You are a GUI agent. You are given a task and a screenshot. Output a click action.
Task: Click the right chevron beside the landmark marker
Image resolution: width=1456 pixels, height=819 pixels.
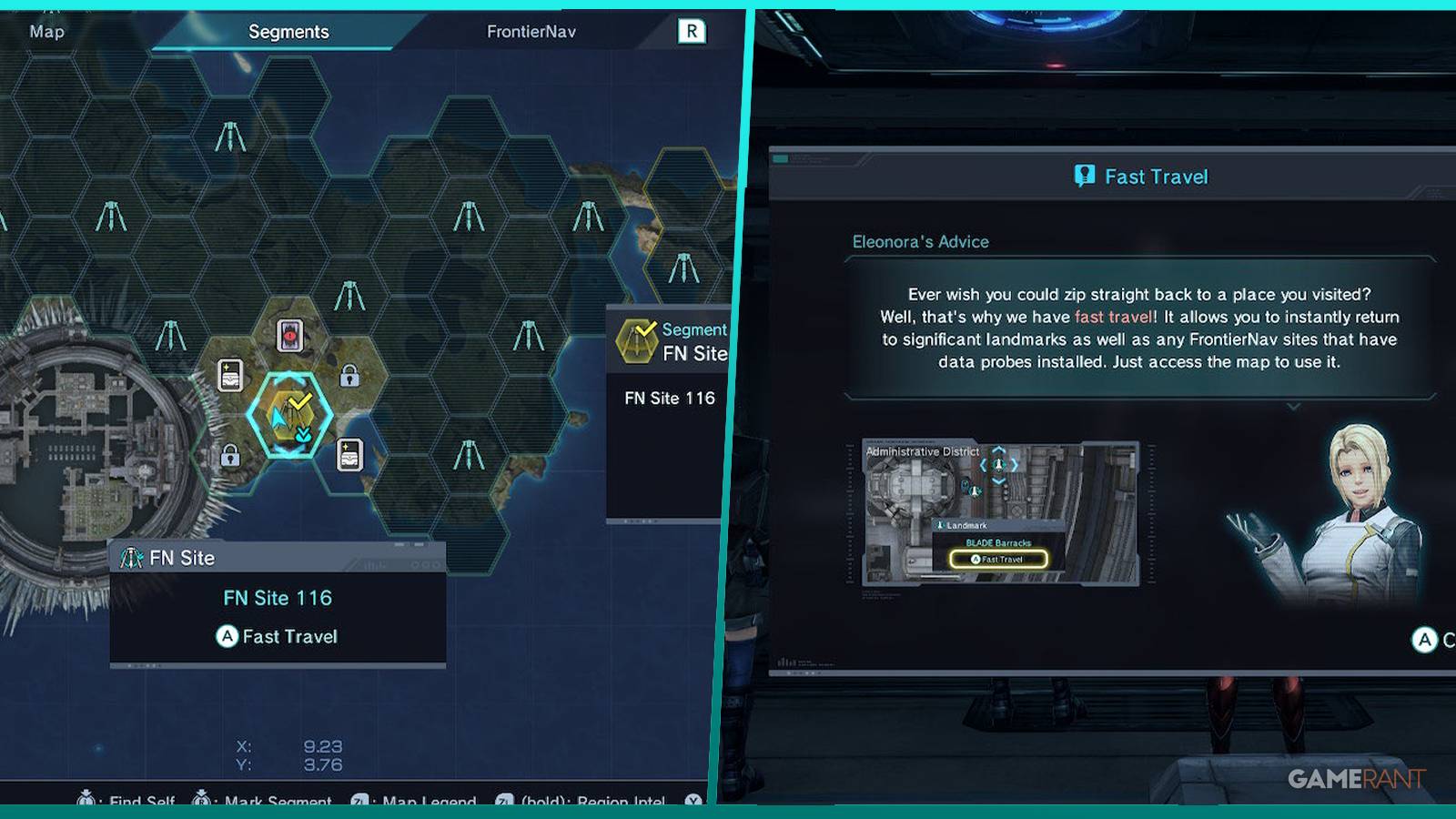(x=1015, y=465)
